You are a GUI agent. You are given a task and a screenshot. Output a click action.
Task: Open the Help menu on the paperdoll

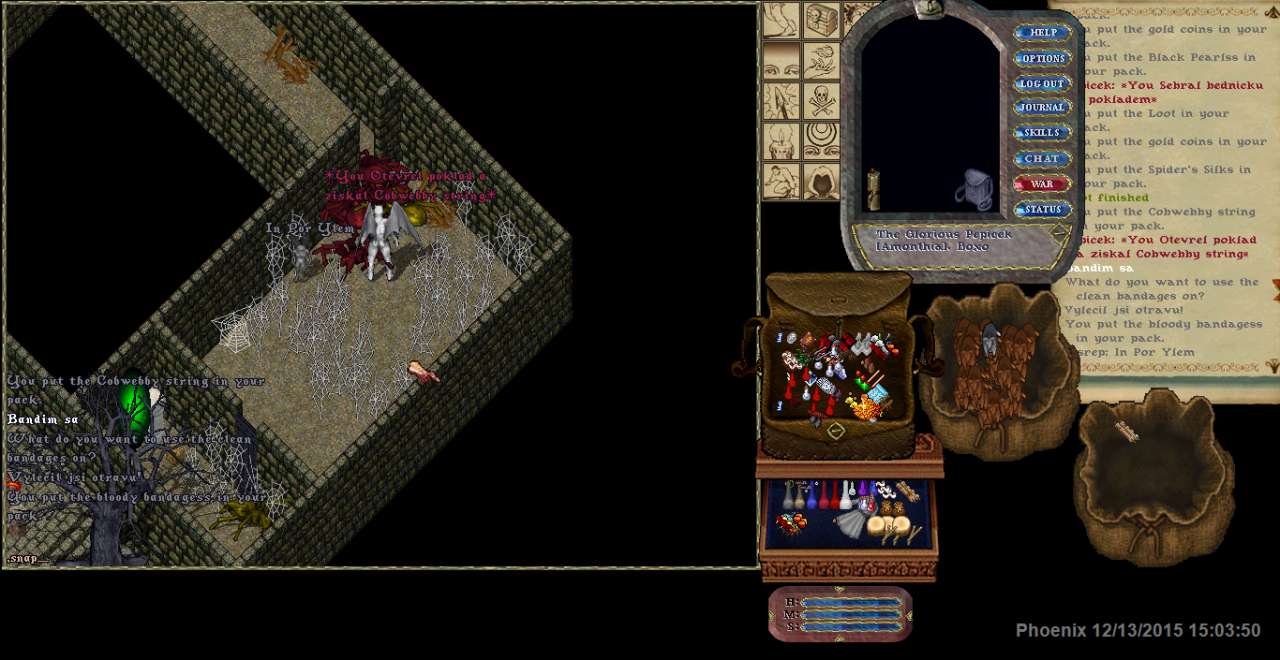point(1042,33)
